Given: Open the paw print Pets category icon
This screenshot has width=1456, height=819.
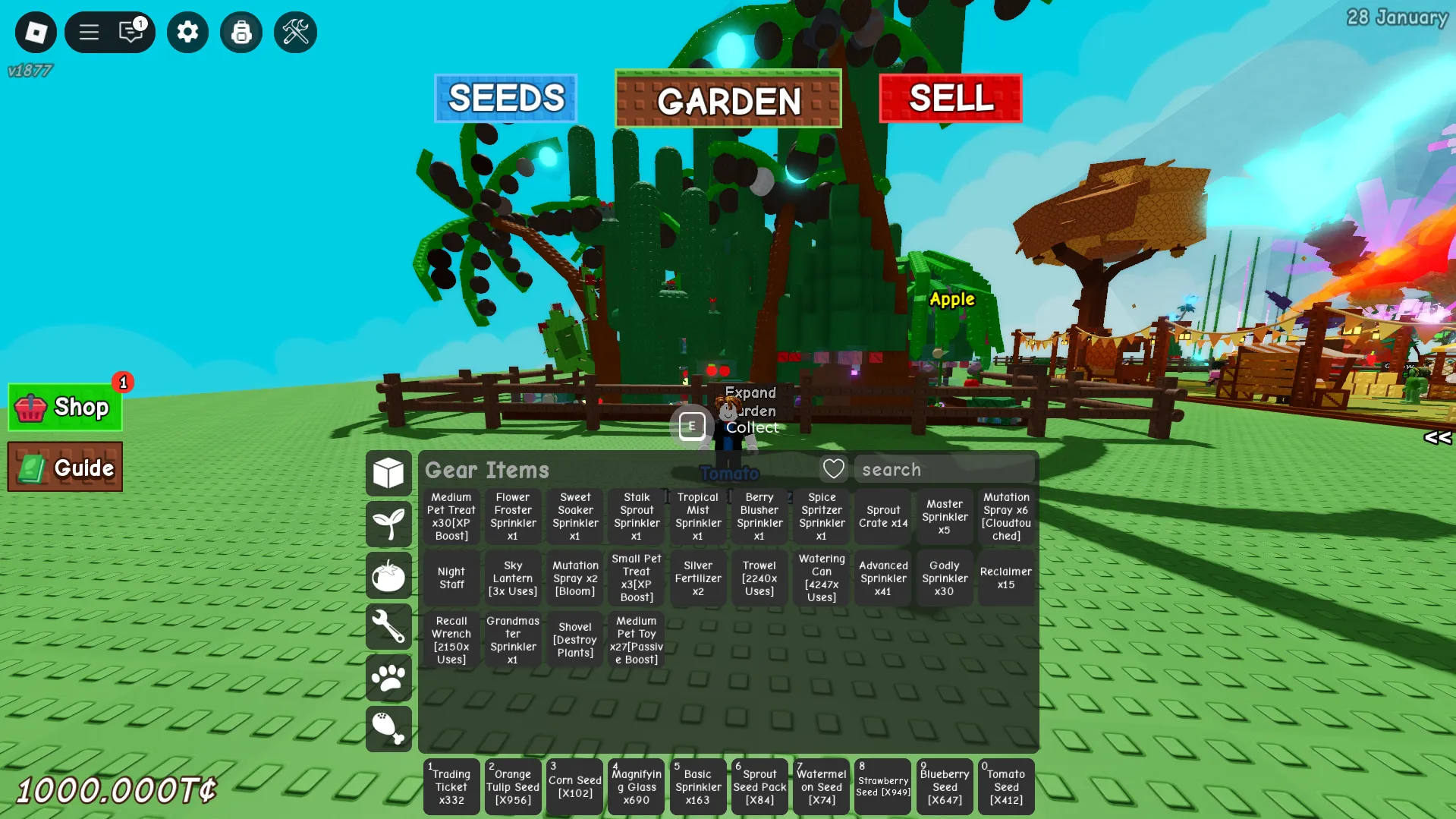Looking at the screenshot, I should click(388, 678).
